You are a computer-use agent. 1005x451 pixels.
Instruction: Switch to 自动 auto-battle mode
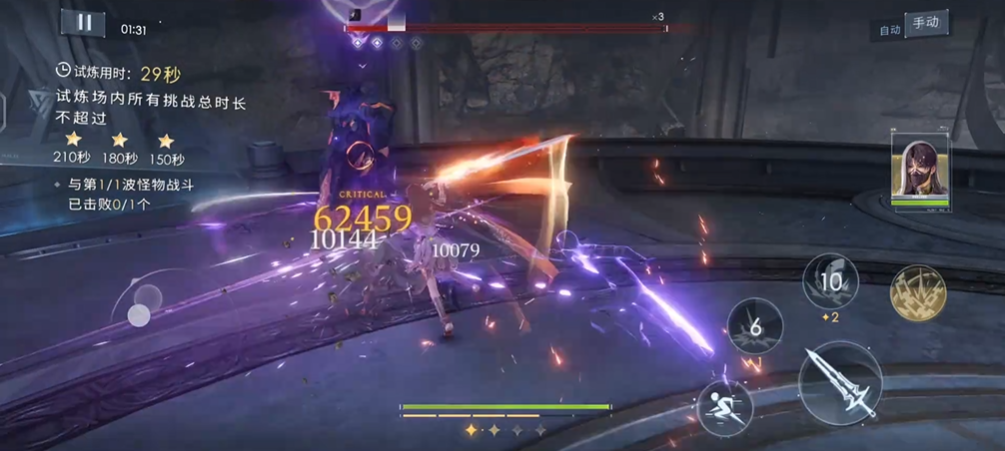point(889,30)
